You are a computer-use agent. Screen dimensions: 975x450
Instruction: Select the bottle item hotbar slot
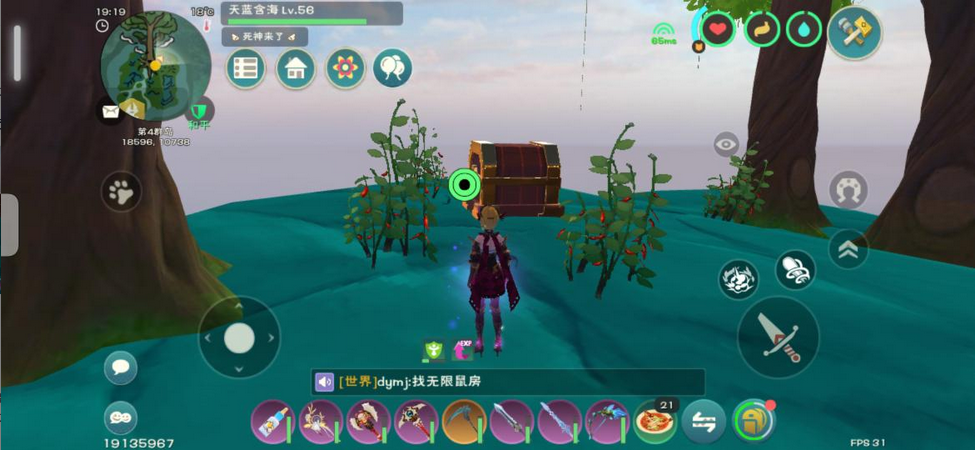coord(272,422)
